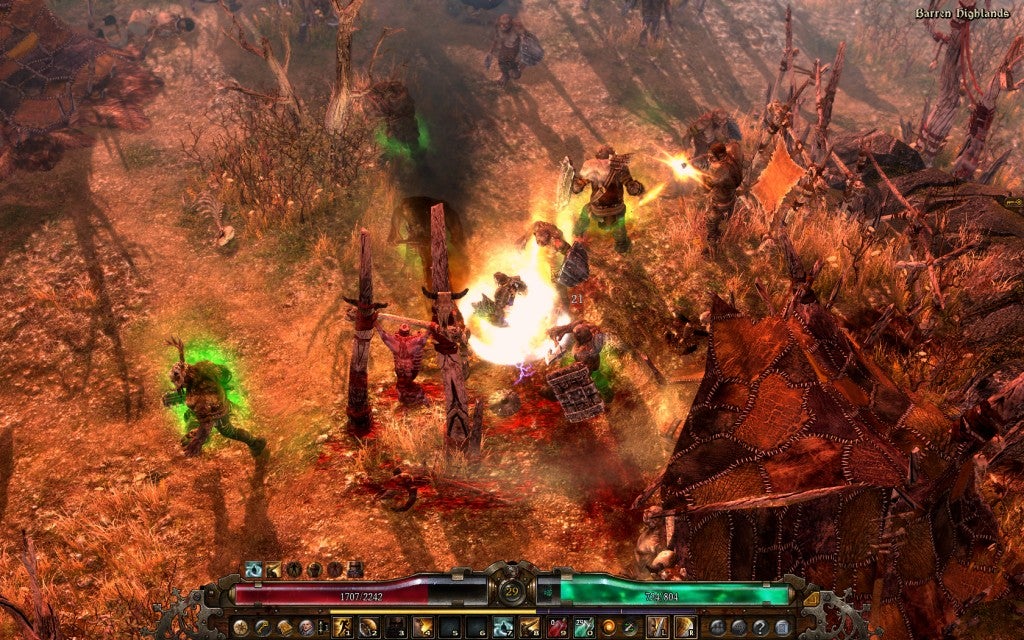Drink the red health potion

pyautogui.click(x=559, y=627)
